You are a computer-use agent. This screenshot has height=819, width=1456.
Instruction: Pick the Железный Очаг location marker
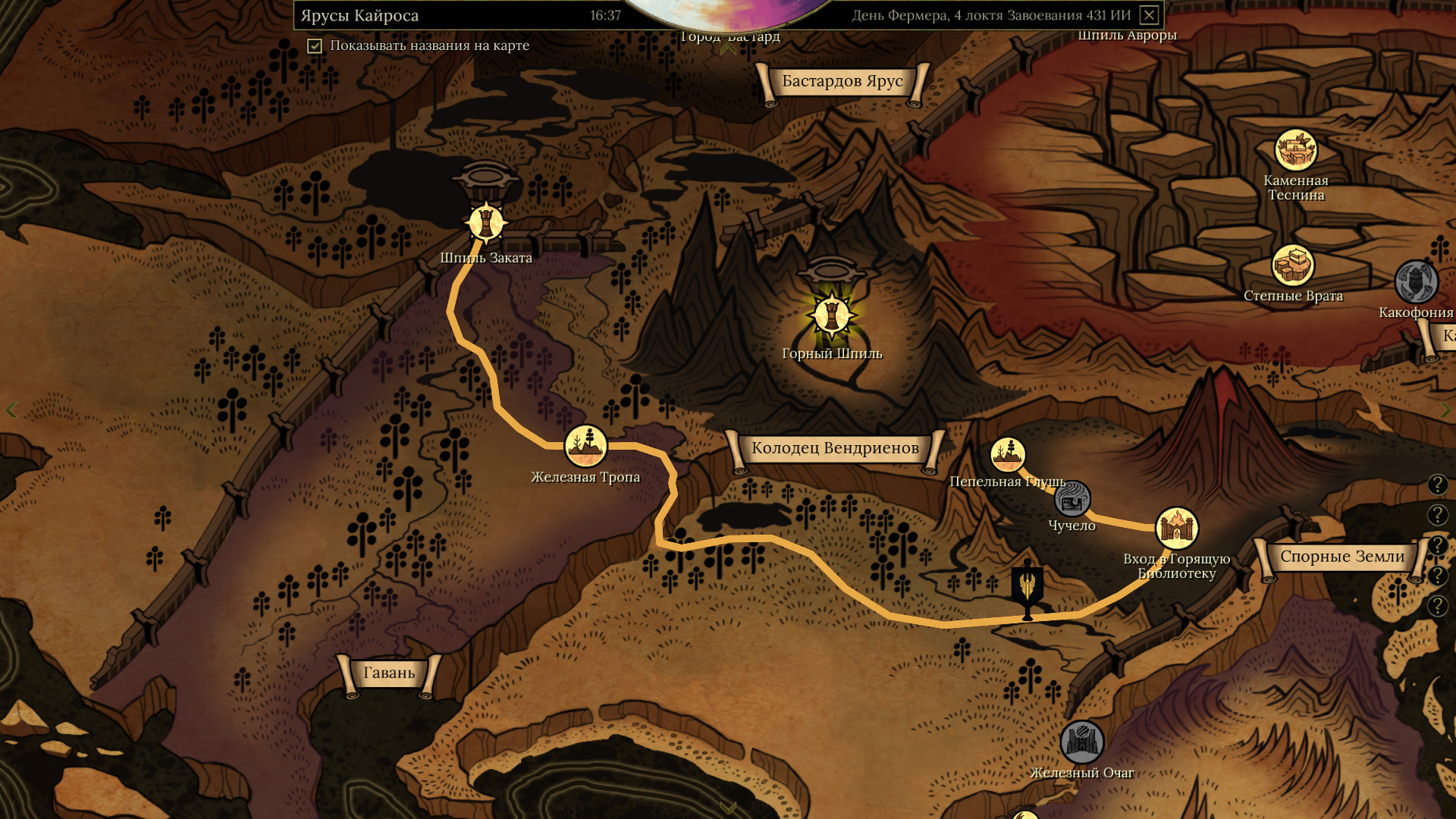tap(1081, 742)
